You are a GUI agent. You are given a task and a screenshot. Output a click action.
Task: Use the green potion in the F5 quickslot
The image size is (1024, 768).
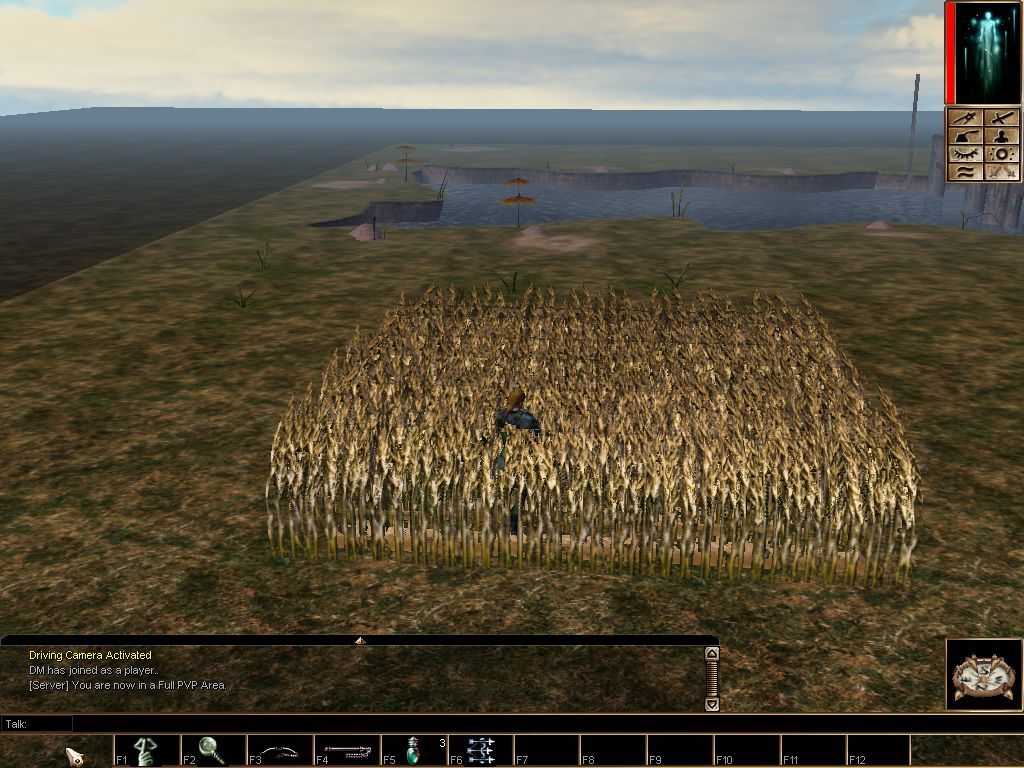413,750
